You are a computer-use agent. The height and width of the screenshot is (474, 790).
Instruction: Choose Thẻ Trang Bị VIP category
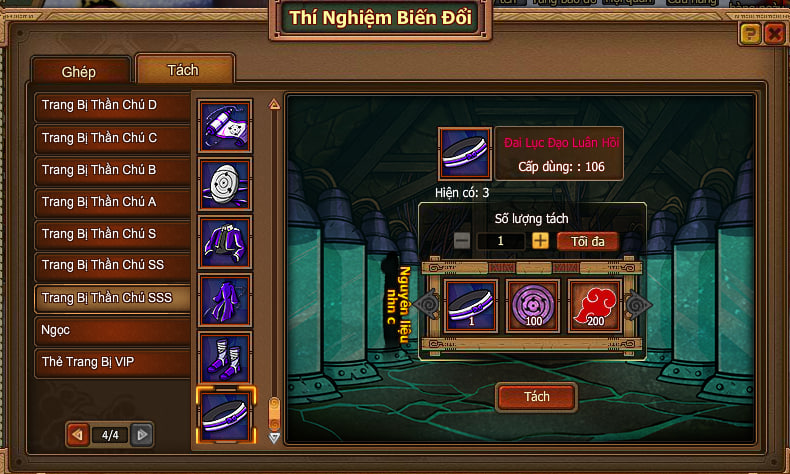(110, 361)
